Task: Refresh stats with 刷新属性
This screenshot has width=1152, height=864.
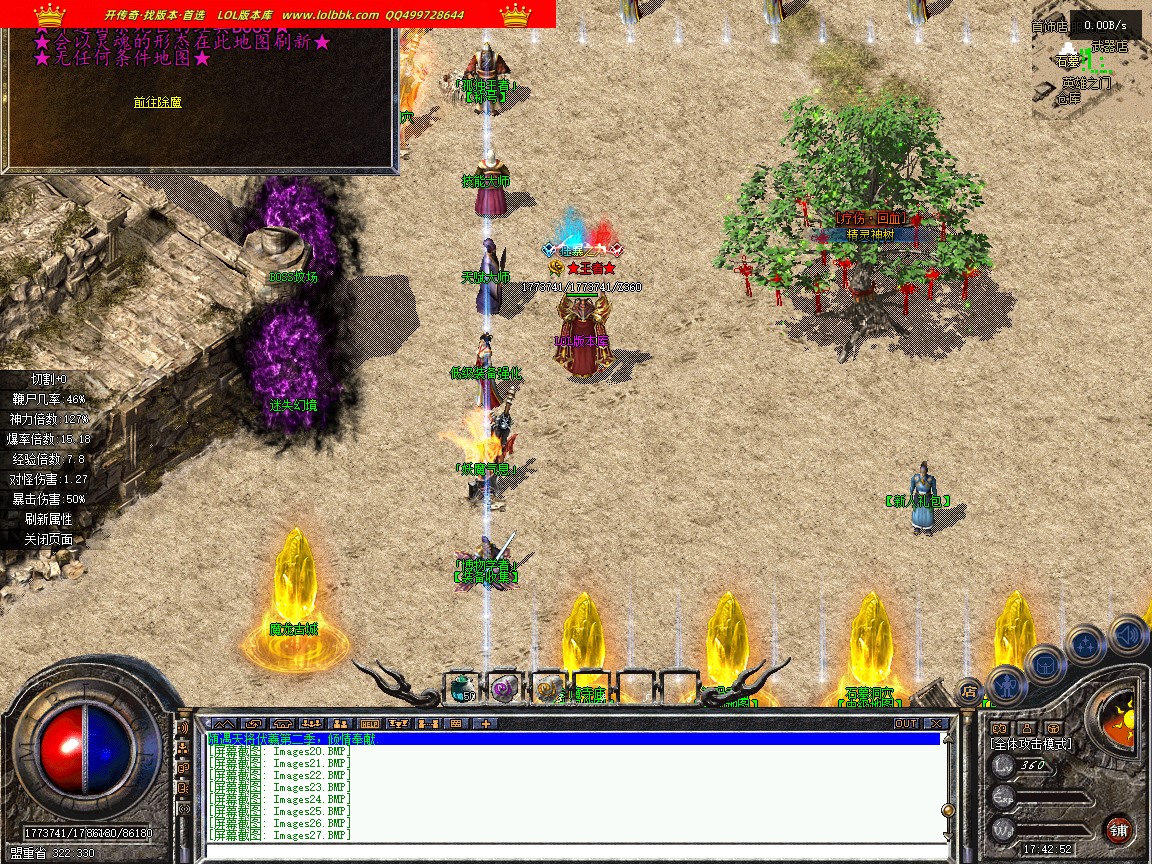Action: click(x=48, y=519)
